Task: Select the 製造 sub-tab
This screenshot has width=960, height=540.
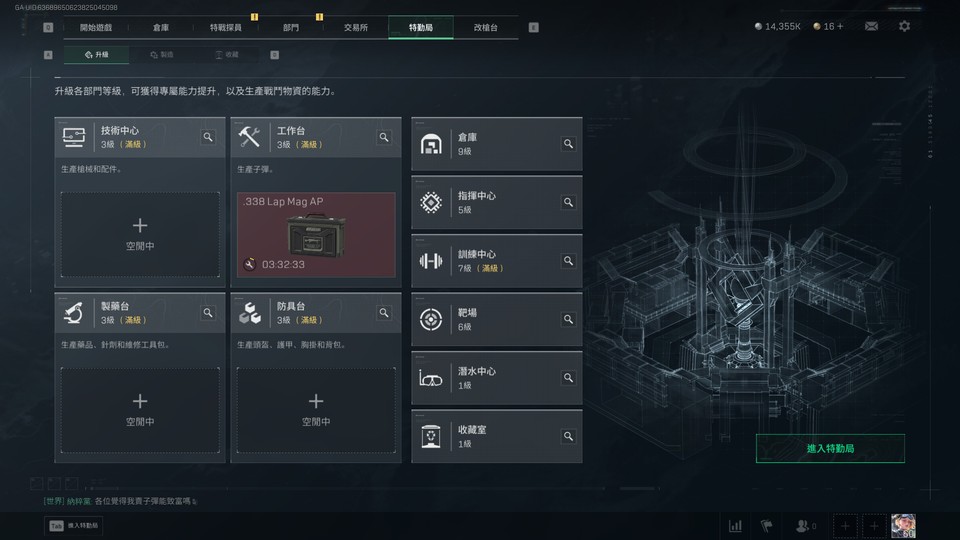Action: (x=162, y=55)
